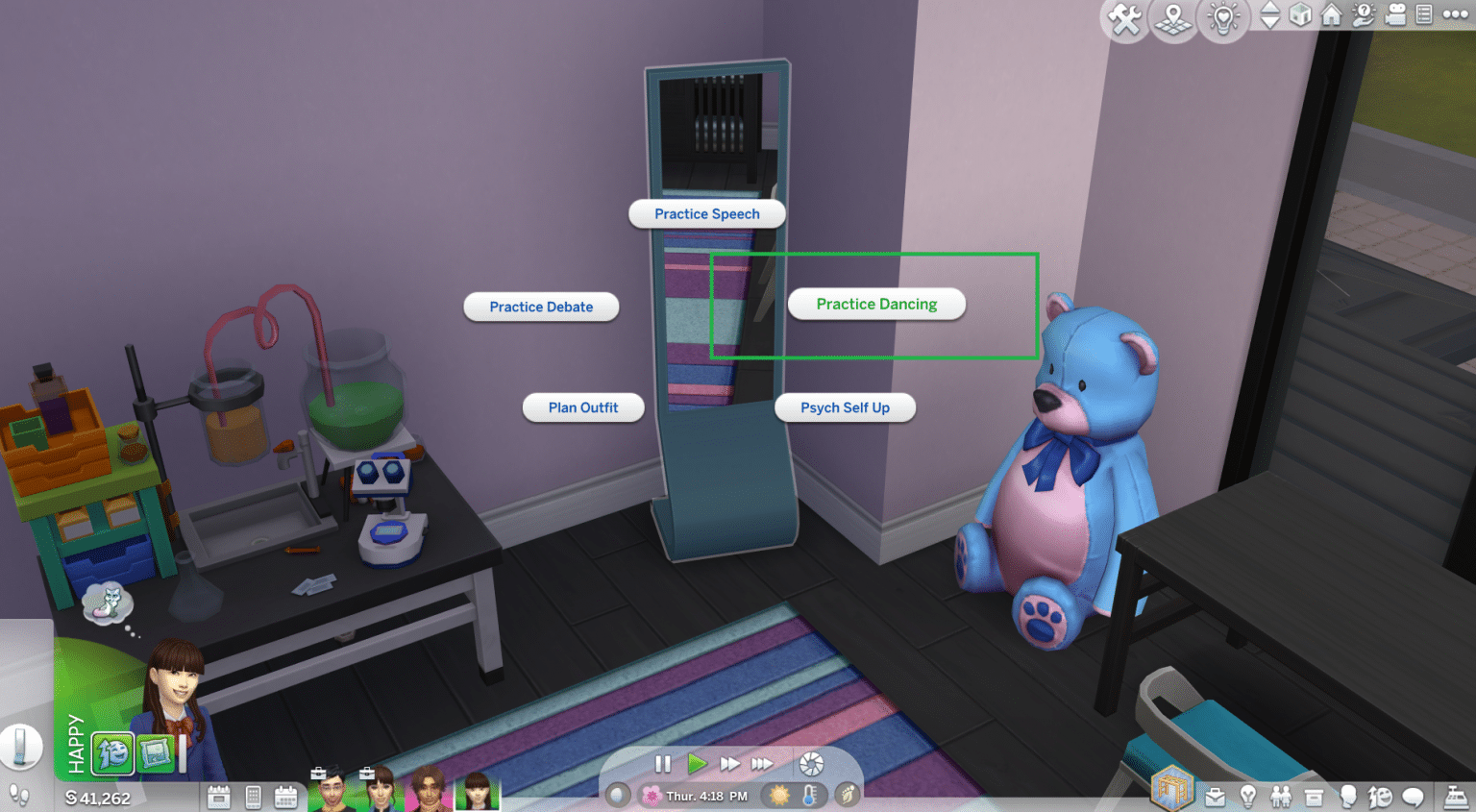The image size is (1476, 812).
Task: Expand the ellipsis options menu
Action: tap(1454, 14)
